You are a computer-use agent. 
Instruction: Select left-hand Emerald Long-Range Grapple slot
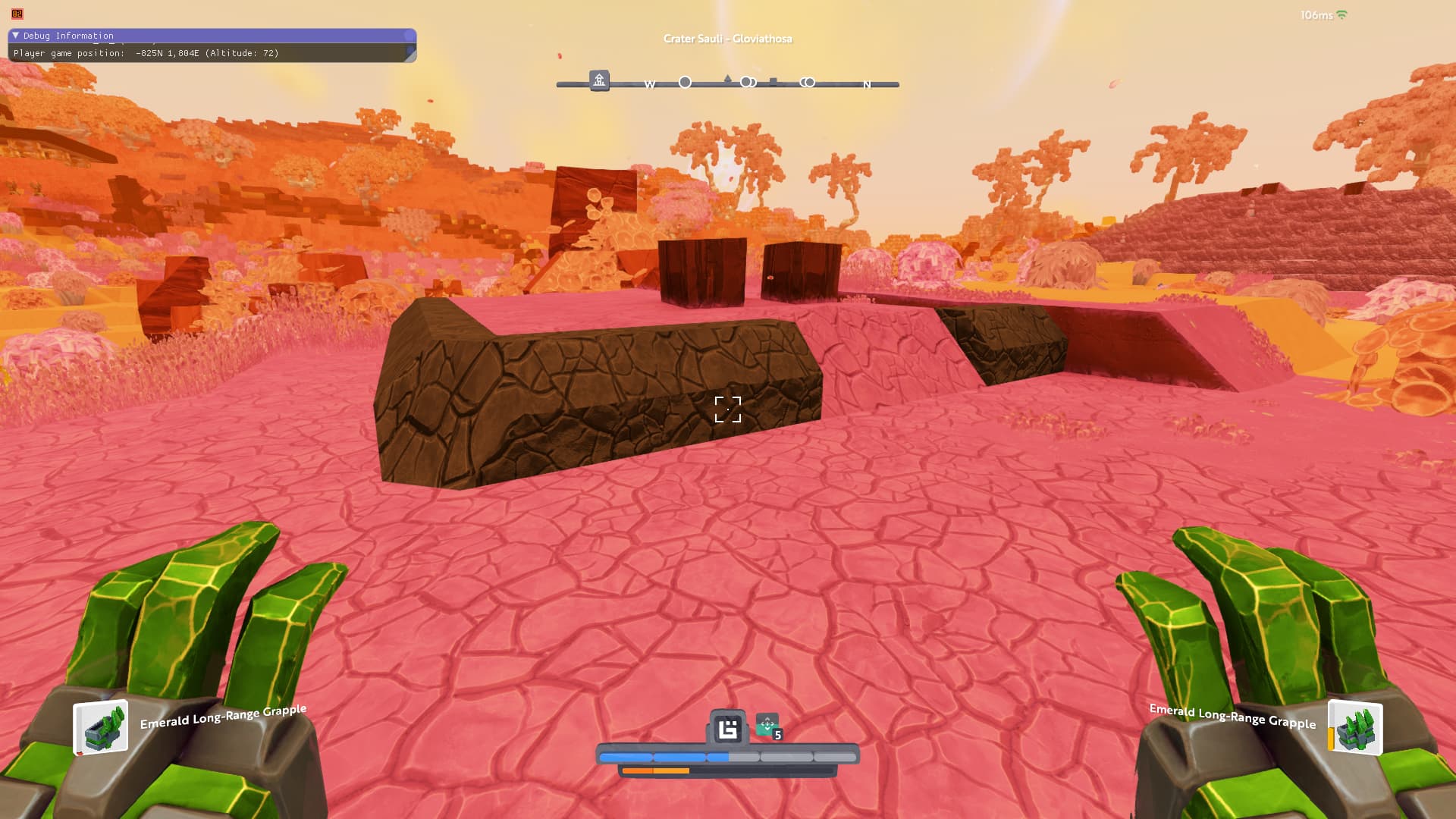click(x=101, y=728)
